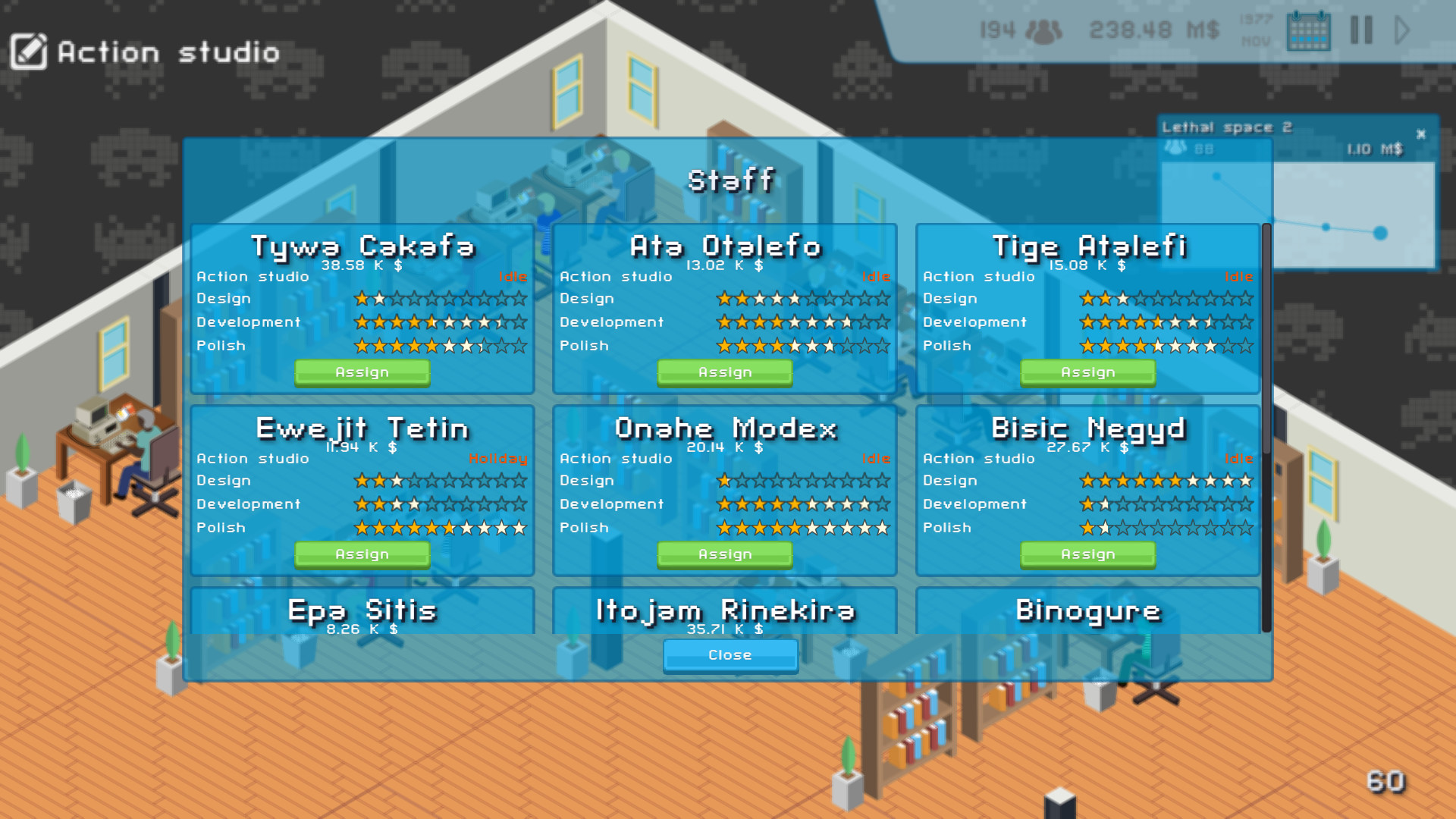Select staff member Epa Sitis
The image size is (1456, 819).
tap(362, 610)
